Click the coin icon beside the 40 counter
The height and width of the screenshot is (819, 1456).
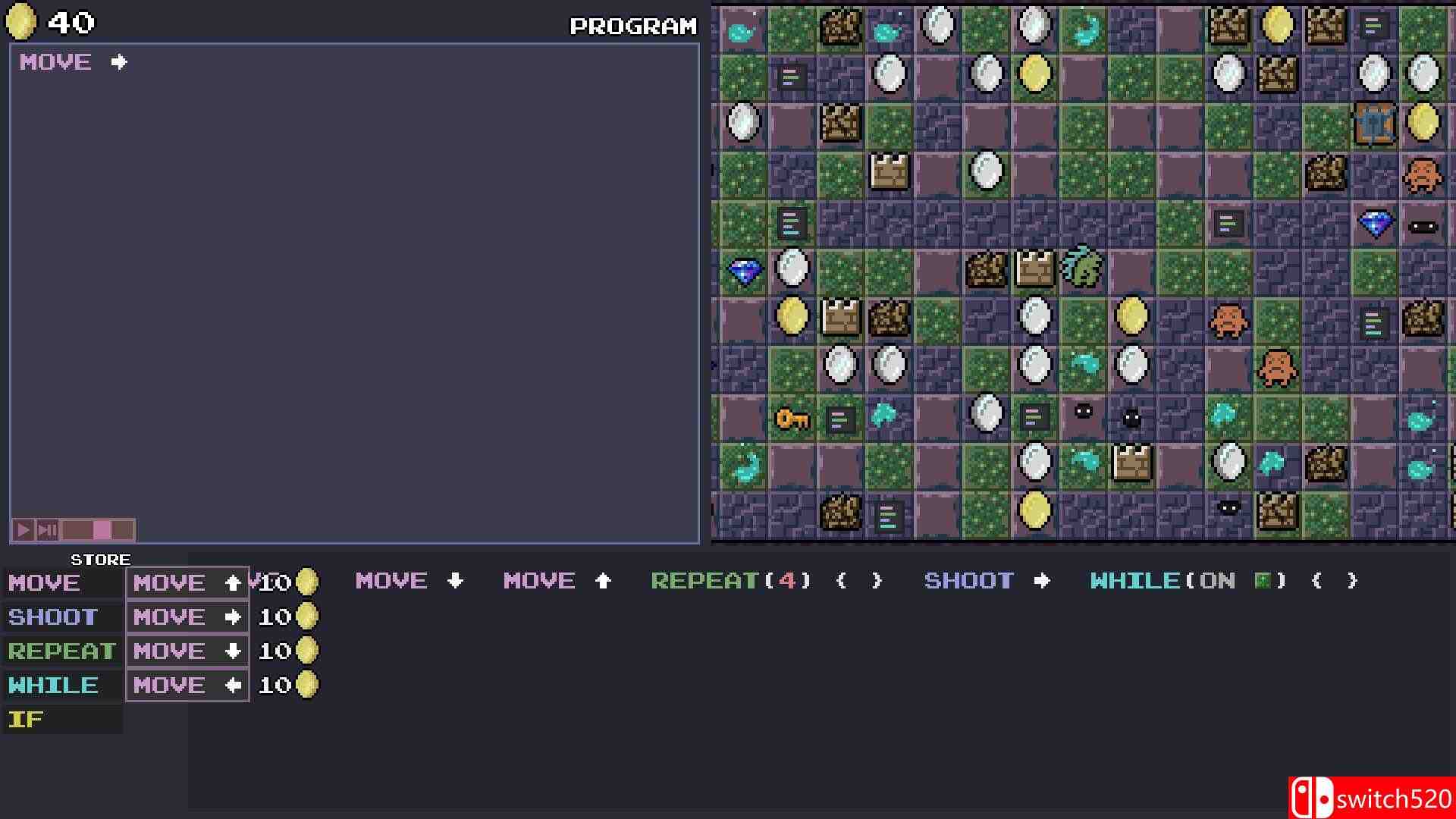(x=21, y=22)
